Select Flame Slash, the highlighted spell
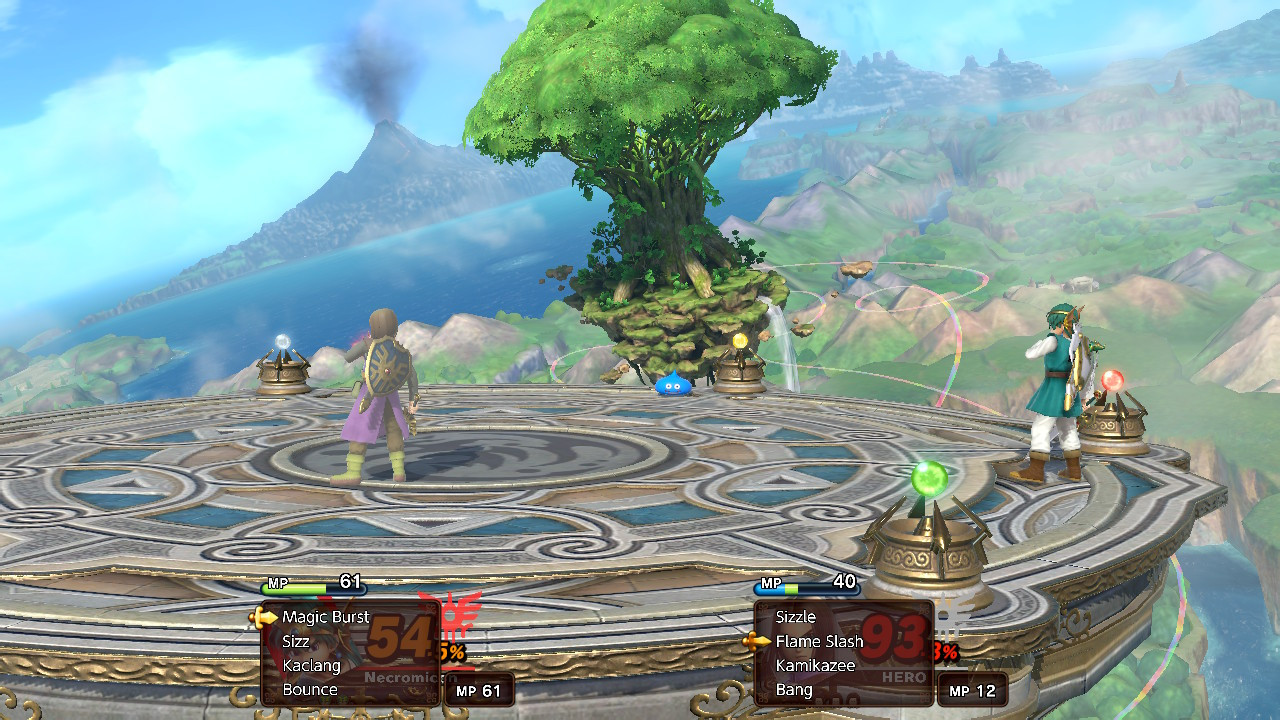 [x=818, y=642]
